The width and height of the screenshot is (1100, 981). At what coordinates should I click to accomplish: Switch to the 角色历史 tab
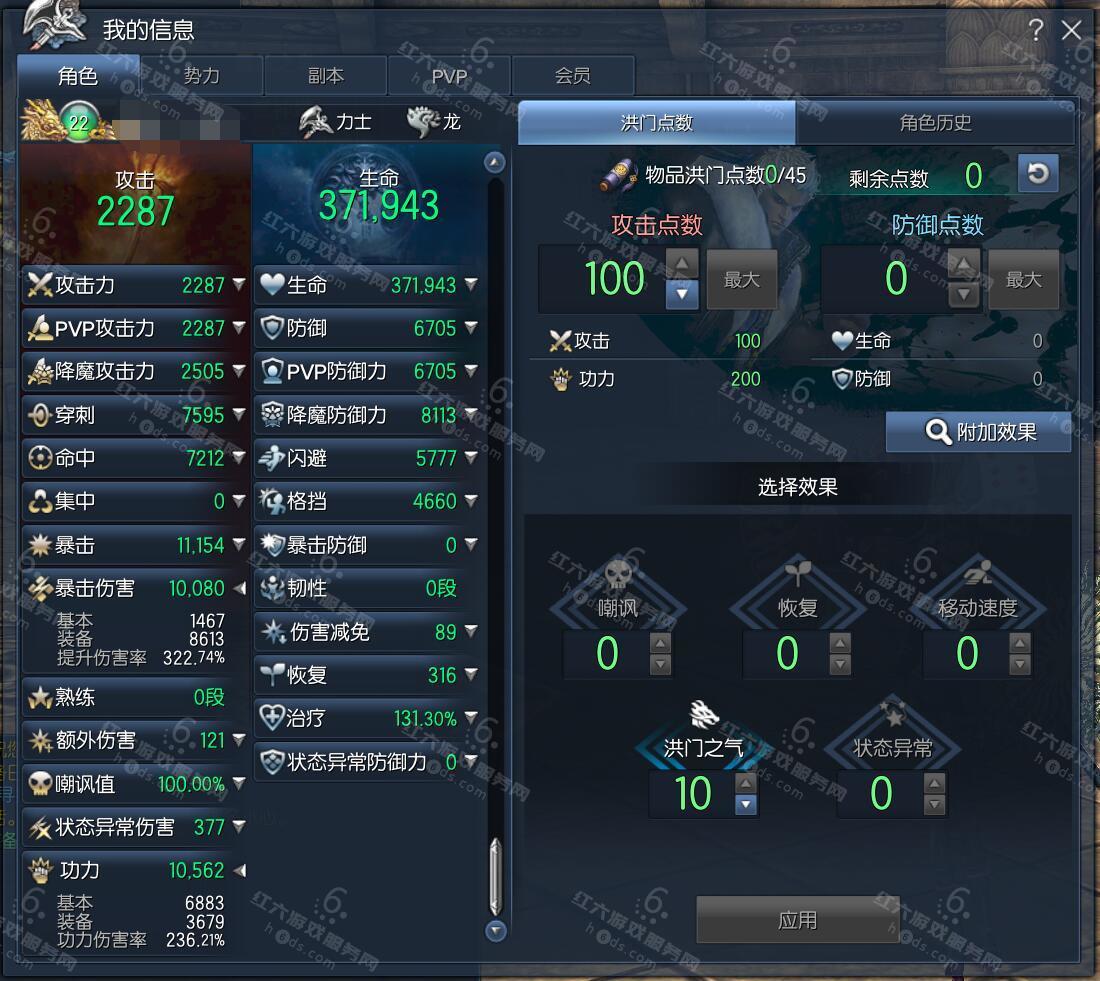[x=935, y=123]
